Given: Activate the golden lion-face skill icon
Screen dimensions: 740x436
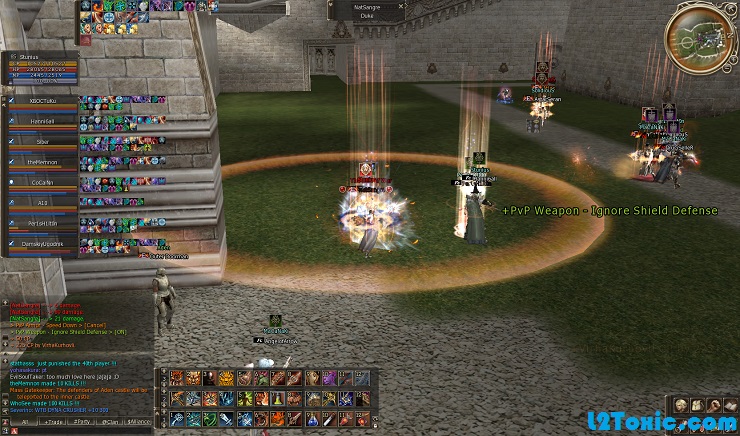Looking at the screenshot, I should 226,378.
